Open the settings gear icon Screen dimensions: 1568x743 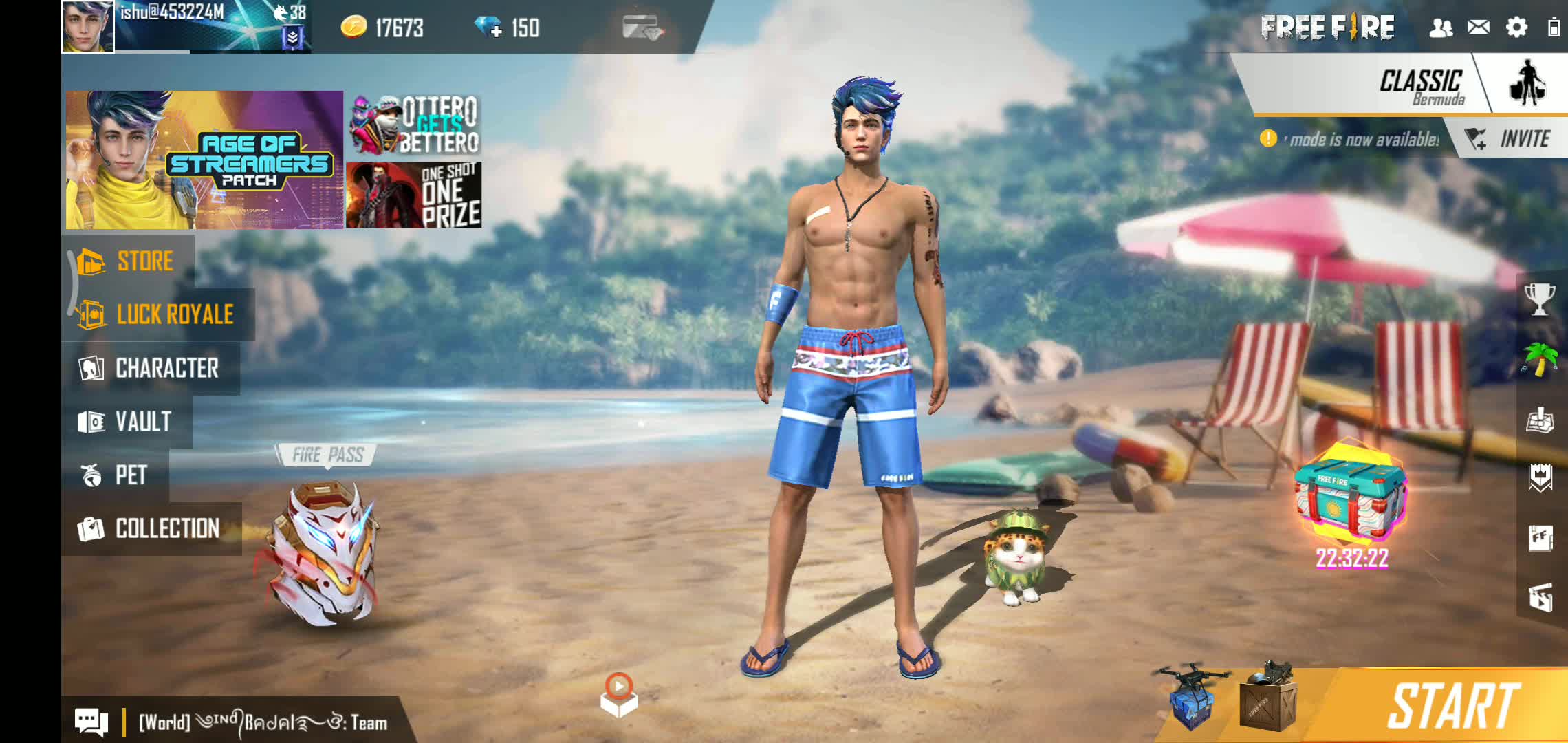[x=1516, y=28]
